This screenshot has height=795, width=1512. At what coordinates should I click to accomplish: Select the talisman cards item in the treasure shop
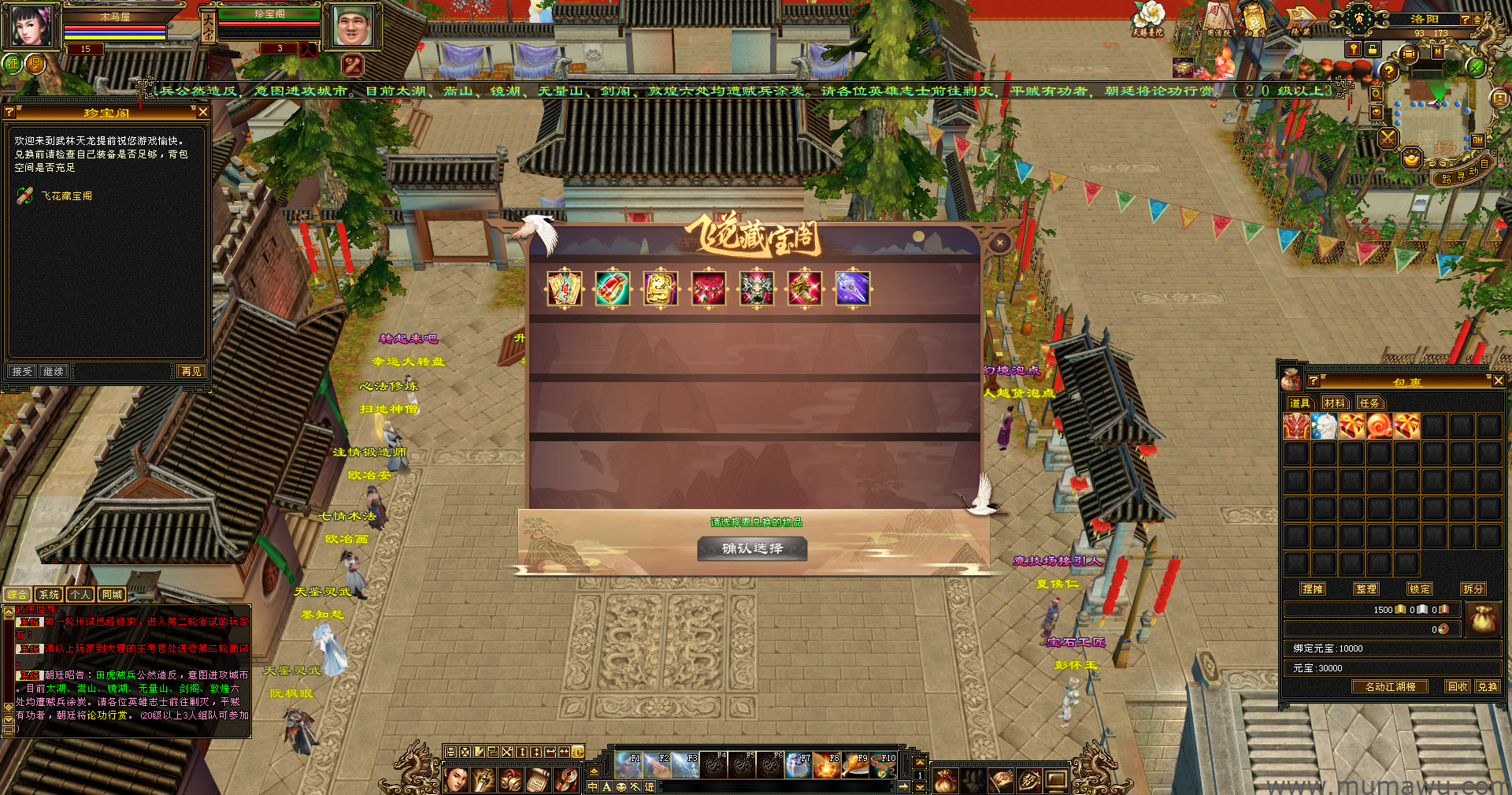[x=565, y=288]
